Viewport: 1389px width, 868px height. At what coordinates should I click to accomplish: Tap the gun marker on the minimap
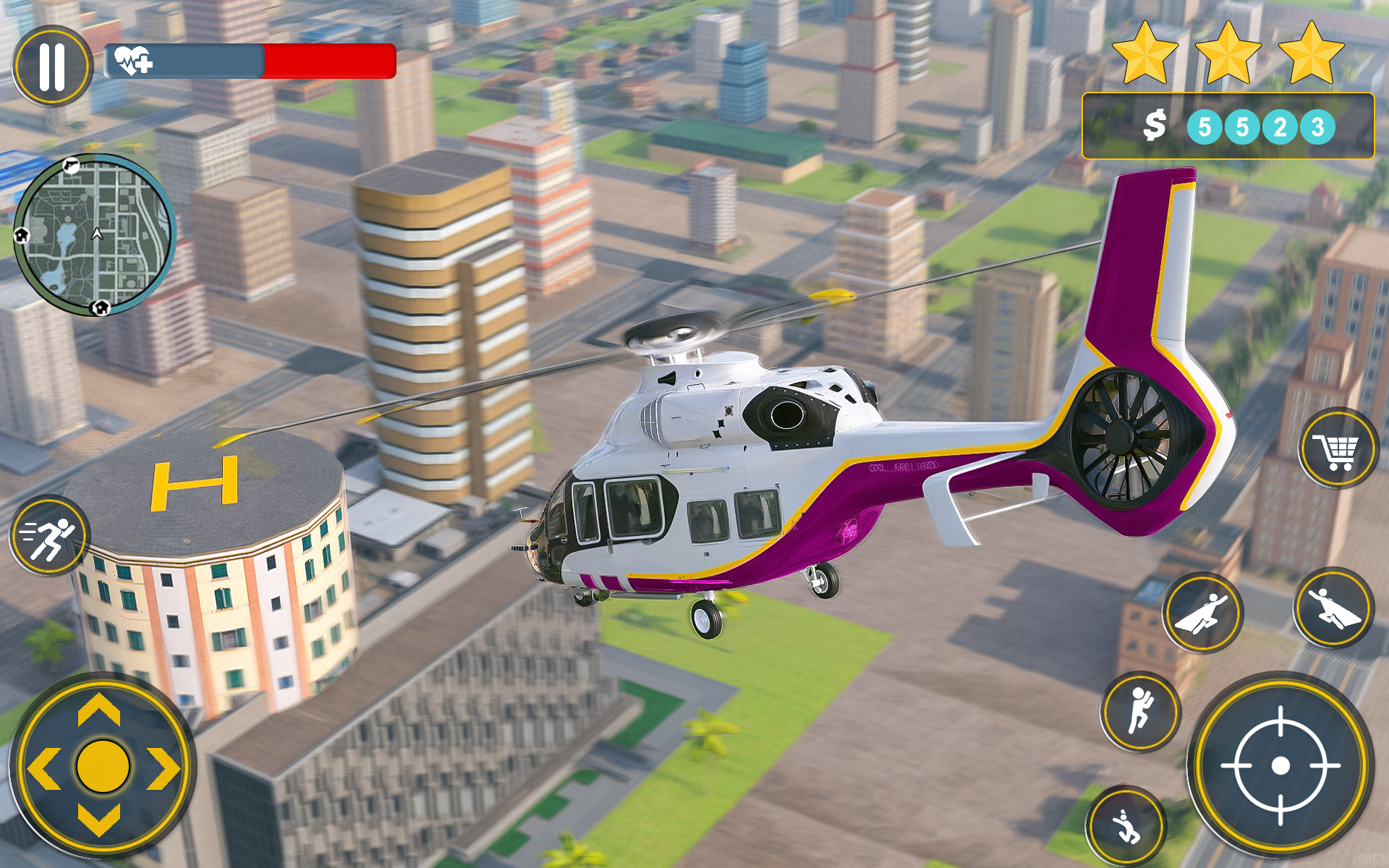coord(72,166)
